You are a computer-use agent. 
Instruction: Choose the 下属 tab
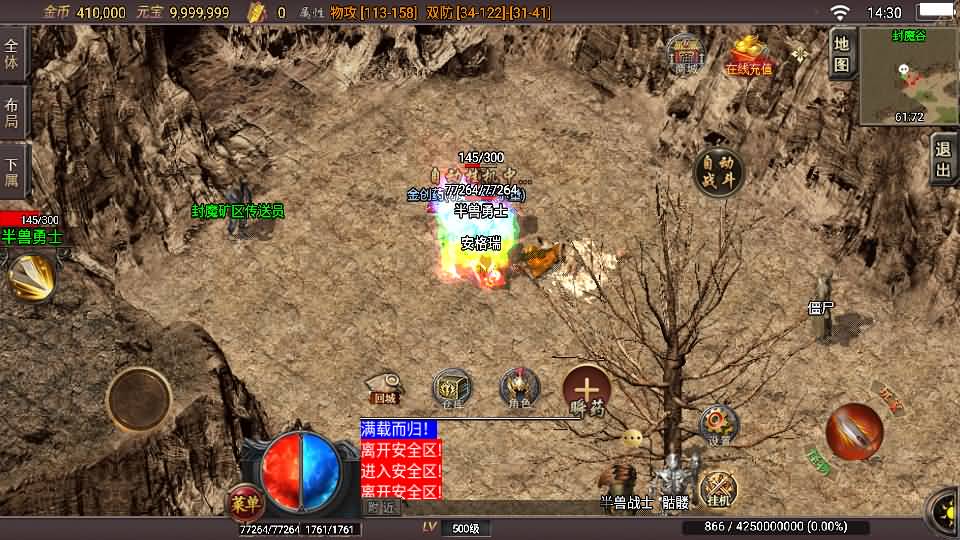(x=13, y=170)
